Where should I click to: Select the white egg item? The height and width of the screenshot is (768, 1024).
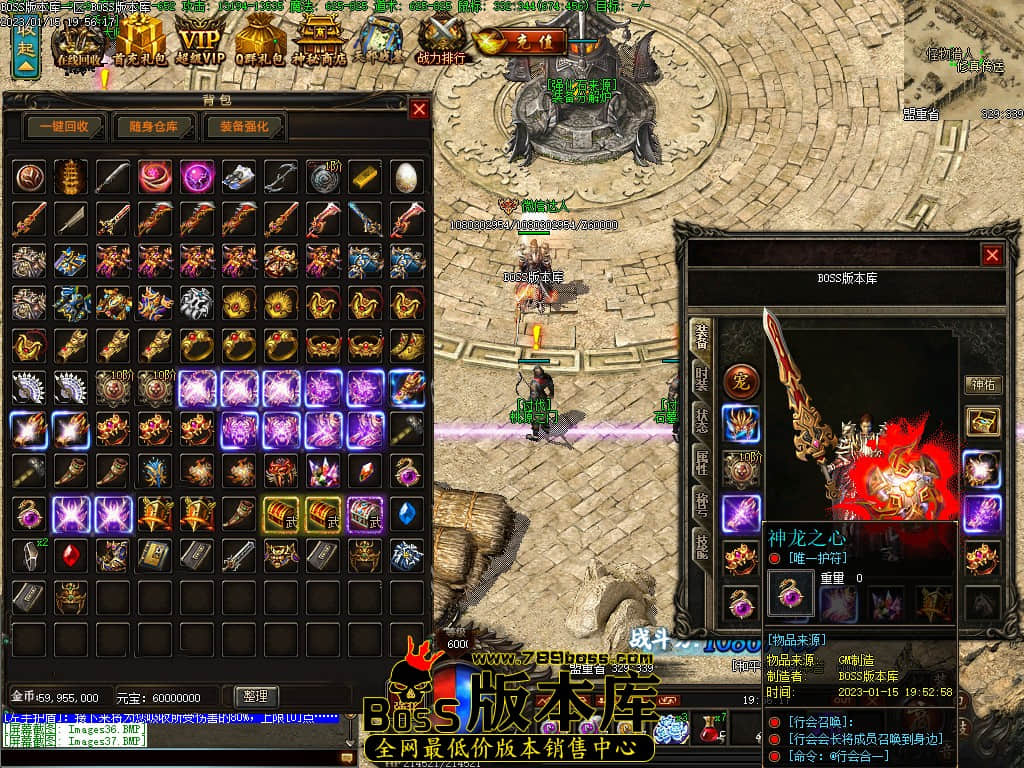point(406,176)
